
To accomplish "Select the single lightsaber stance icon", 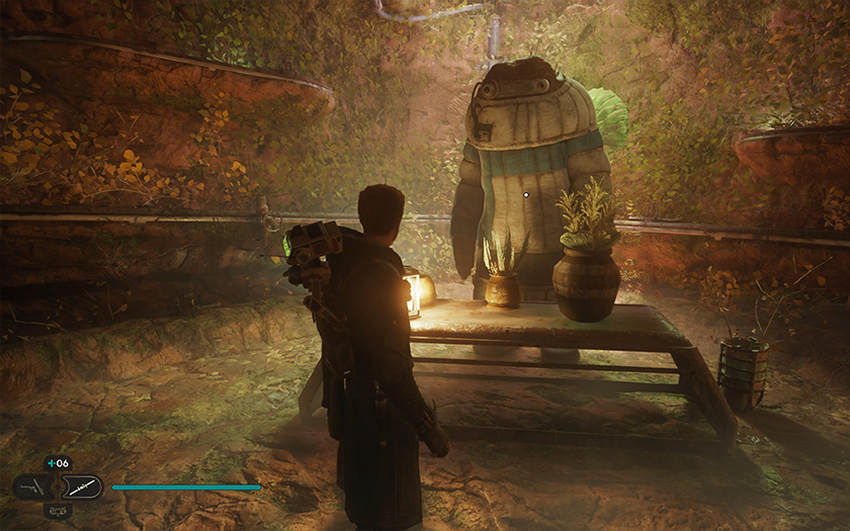I will (82, 487).
